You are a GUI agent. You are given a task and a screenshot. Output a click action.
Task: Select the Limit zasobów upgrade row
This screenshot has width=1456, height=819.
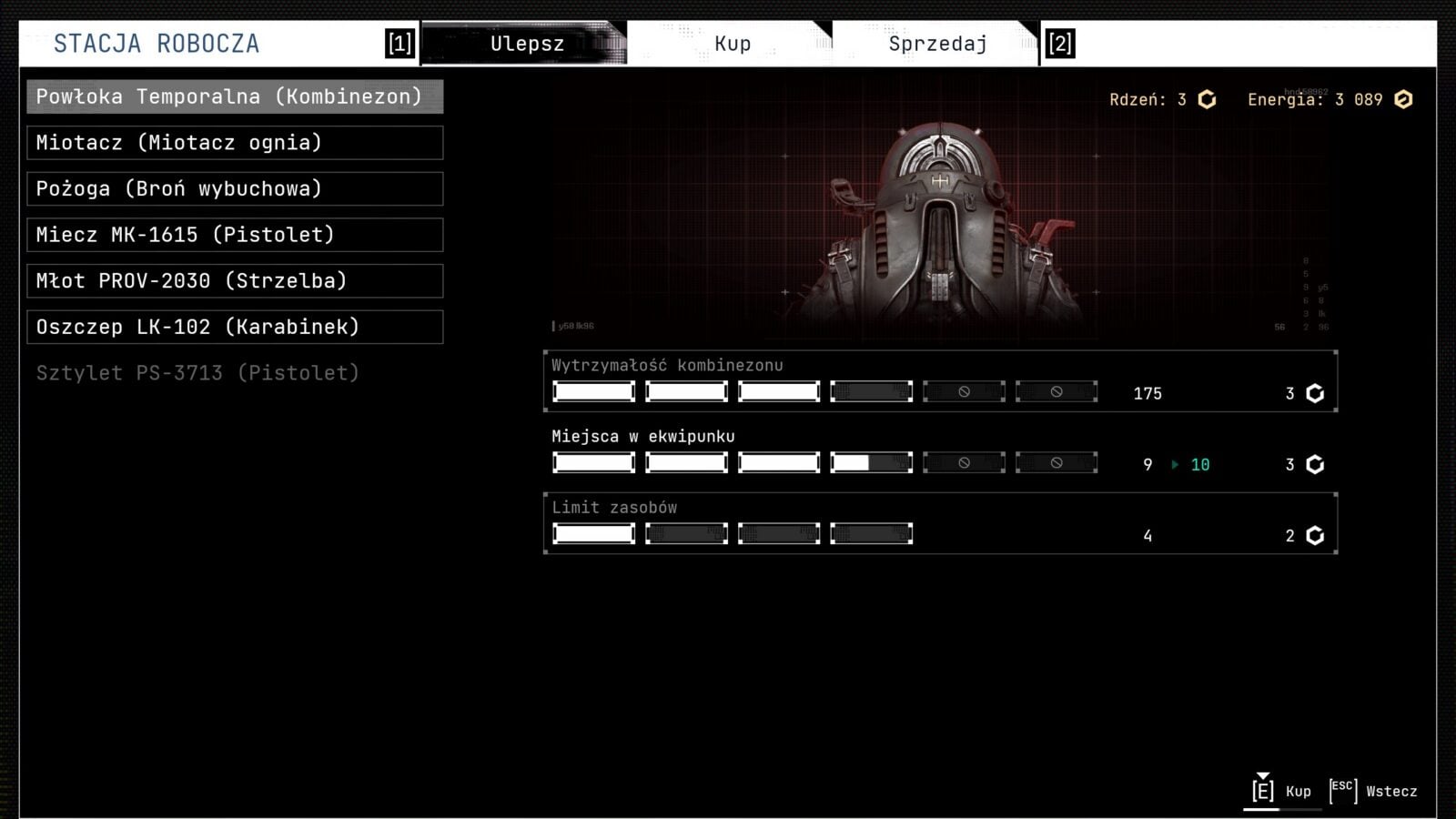pos(940,523)
